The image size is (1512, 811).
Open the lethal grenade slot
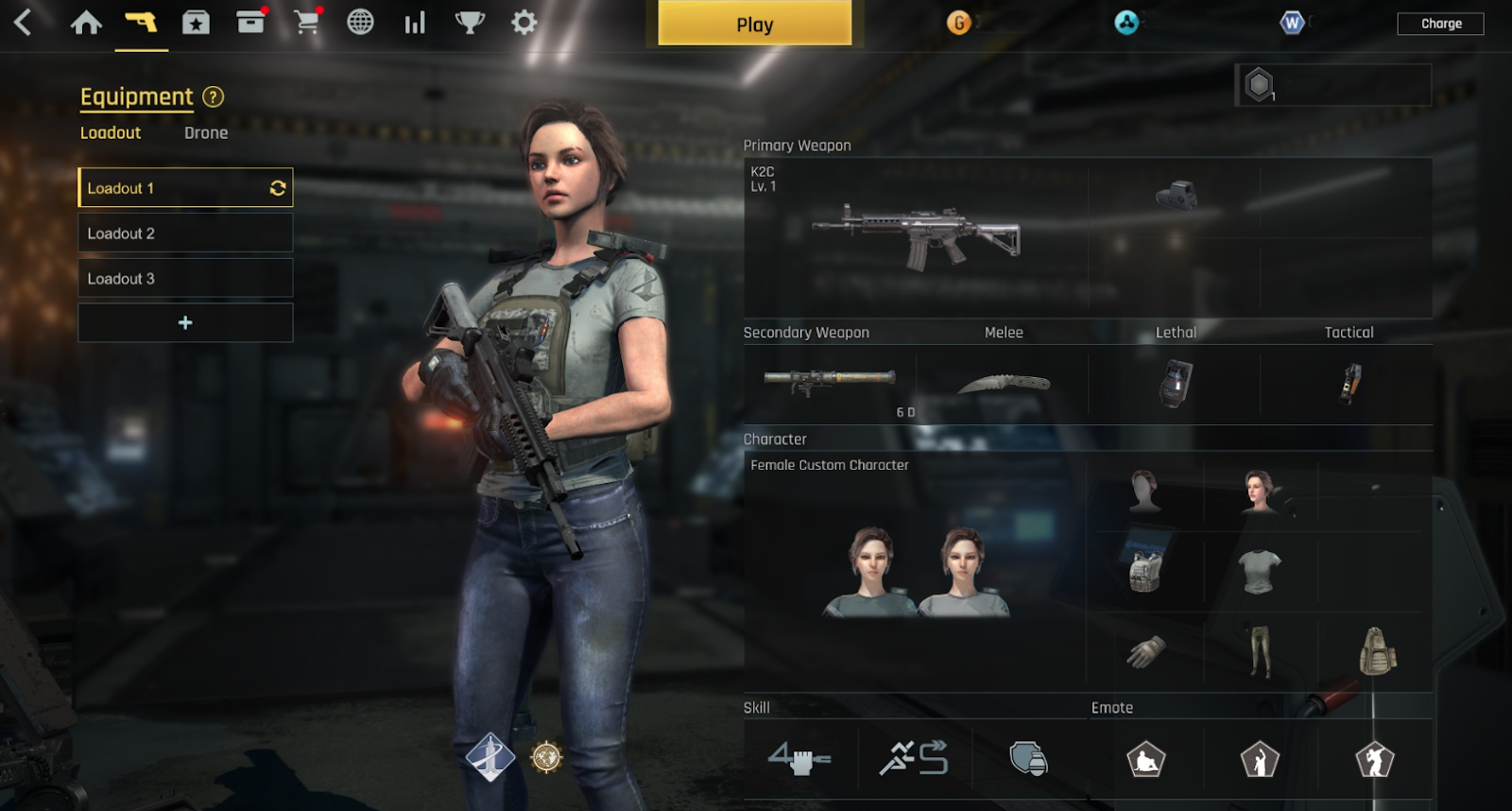(x=1175, y=383)
